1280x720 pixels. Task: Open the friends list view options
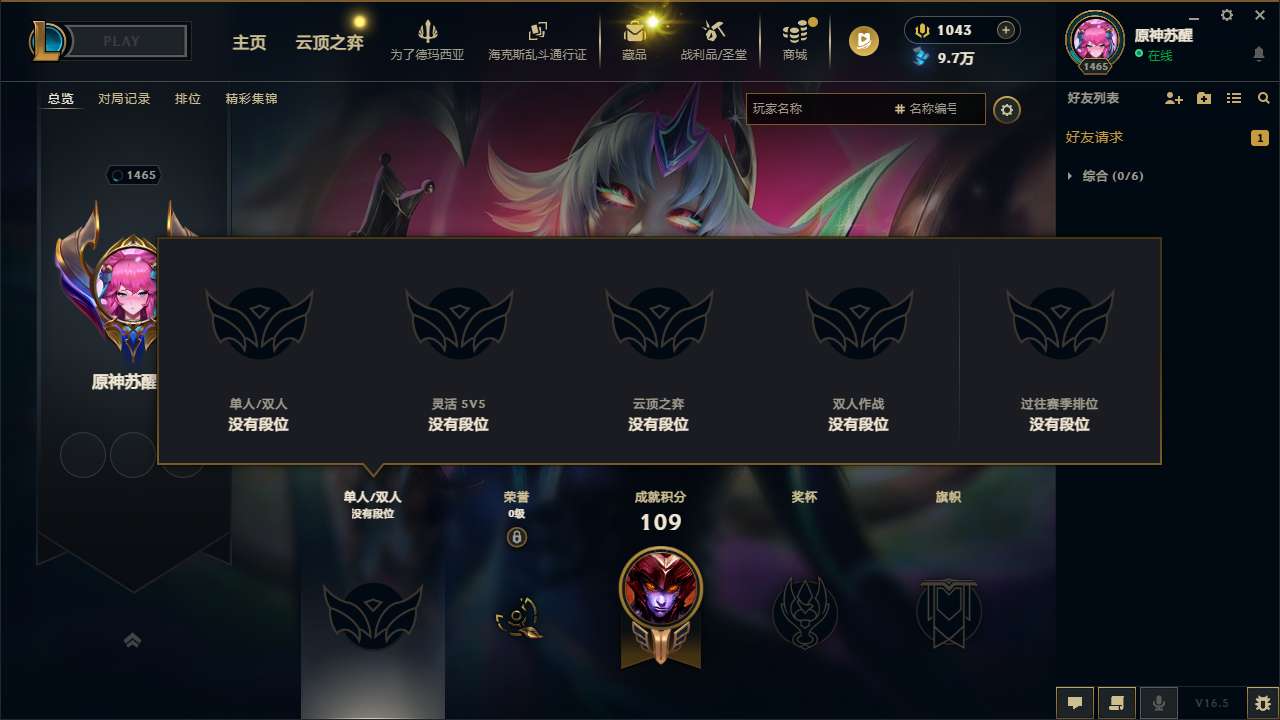(1235, 98)
